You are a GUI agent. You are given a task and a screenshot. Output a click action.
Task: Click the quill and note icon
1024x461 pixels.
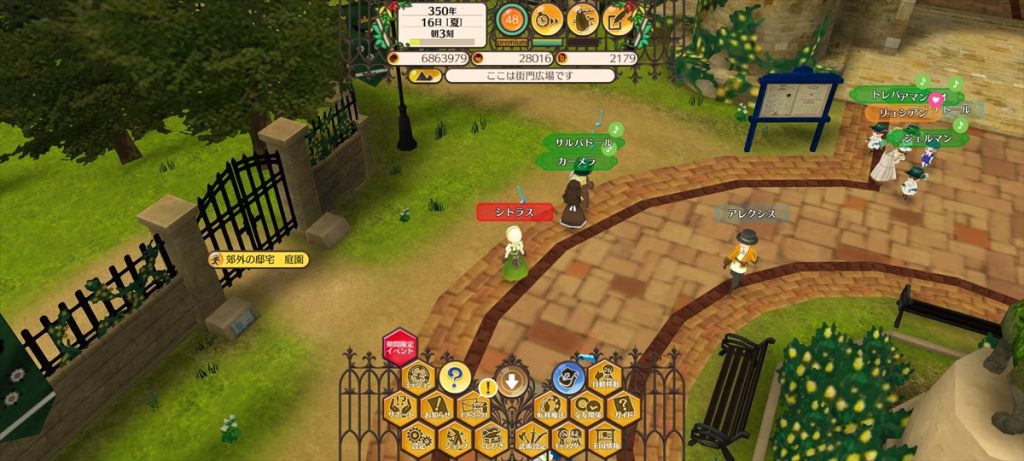pos(619,18)
